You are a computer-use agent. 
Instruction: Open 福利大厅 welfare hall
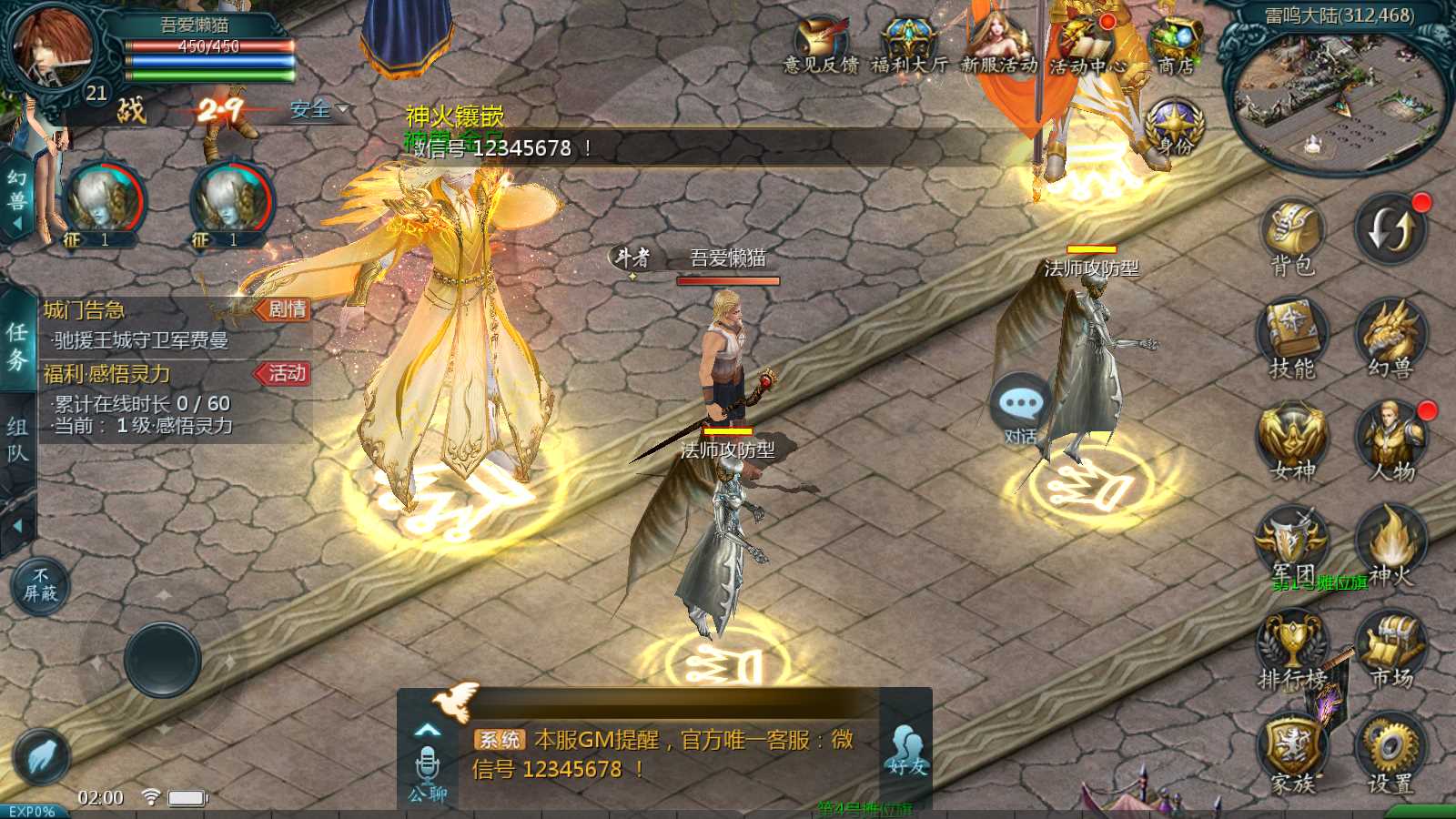pos(909,45)
